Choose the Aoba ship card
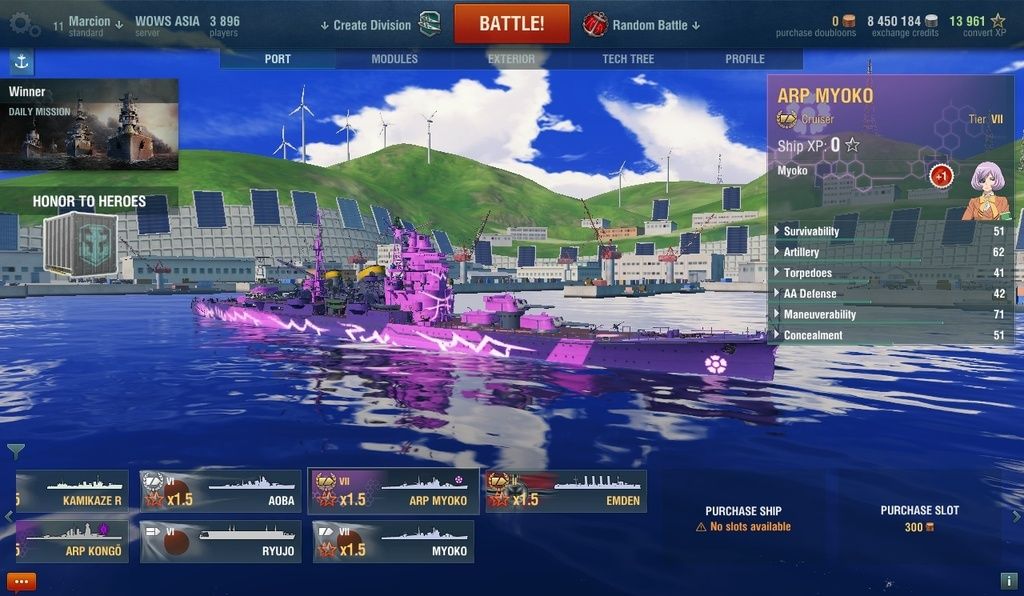This screenshot has height=596, width=1024. 221,491
